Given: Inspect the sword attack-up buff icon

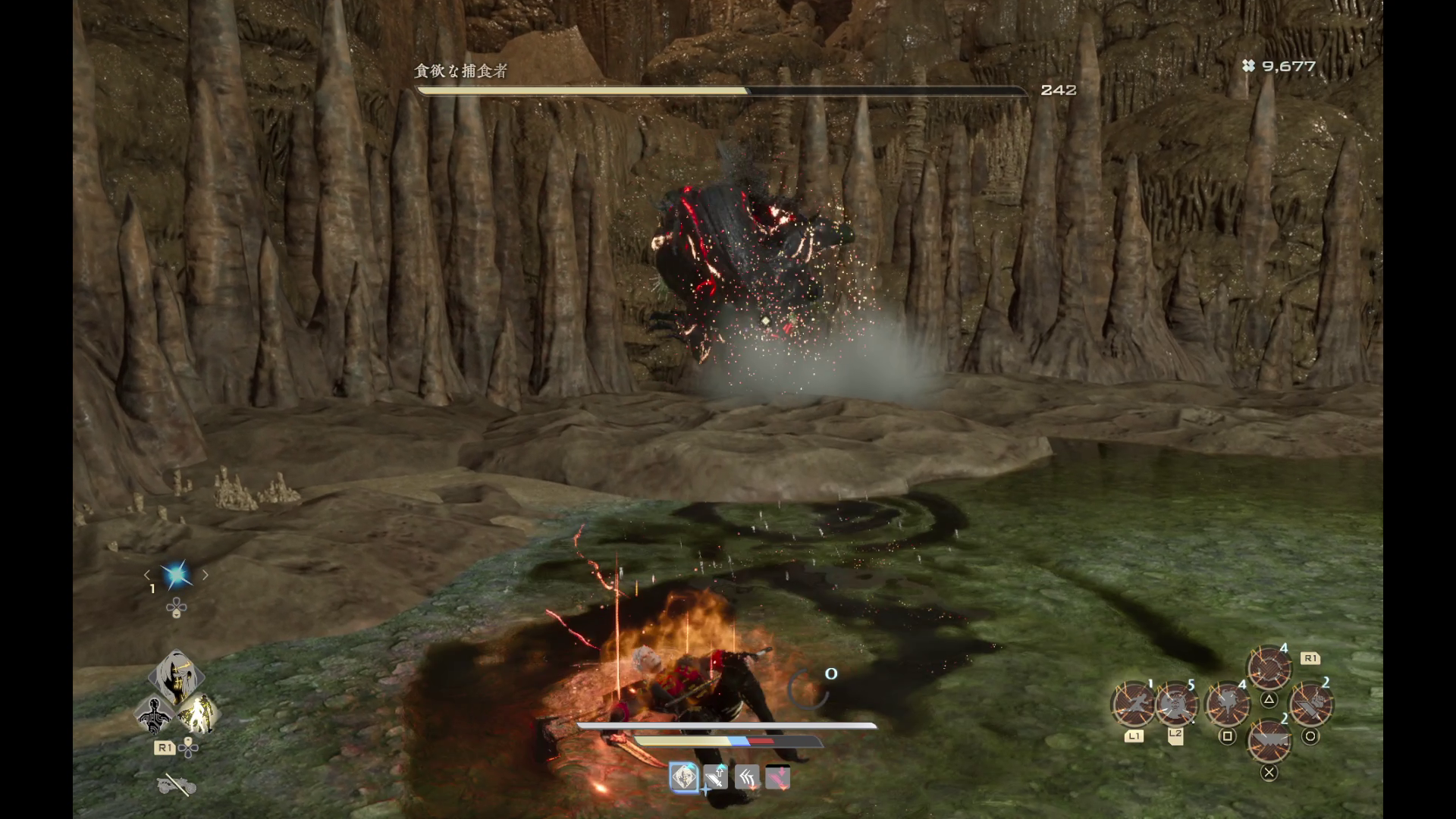Looking at the screenshot, I should (x=716, y=777).
